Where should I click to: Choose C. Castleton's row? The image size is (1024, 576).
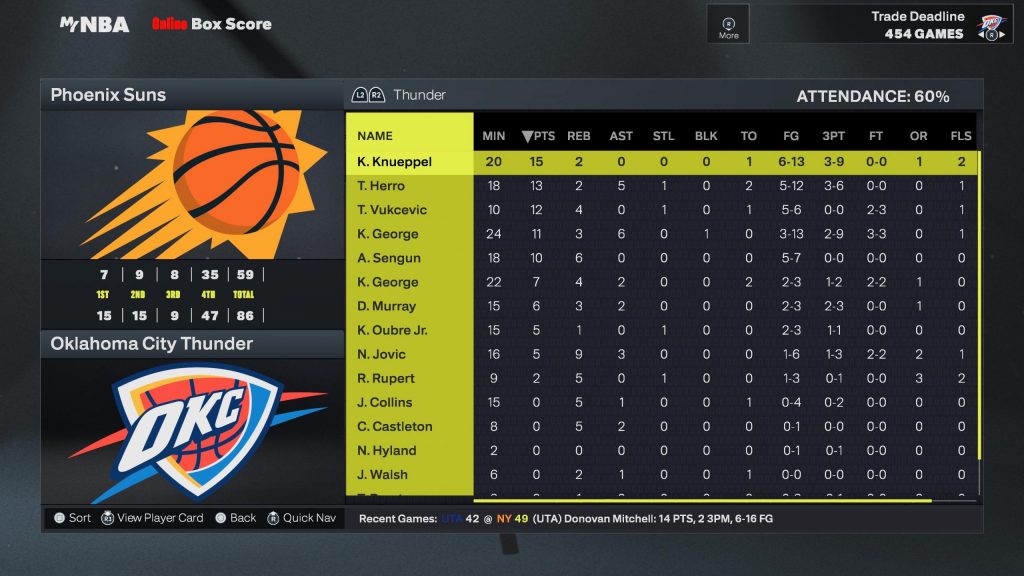click(395, 426)
